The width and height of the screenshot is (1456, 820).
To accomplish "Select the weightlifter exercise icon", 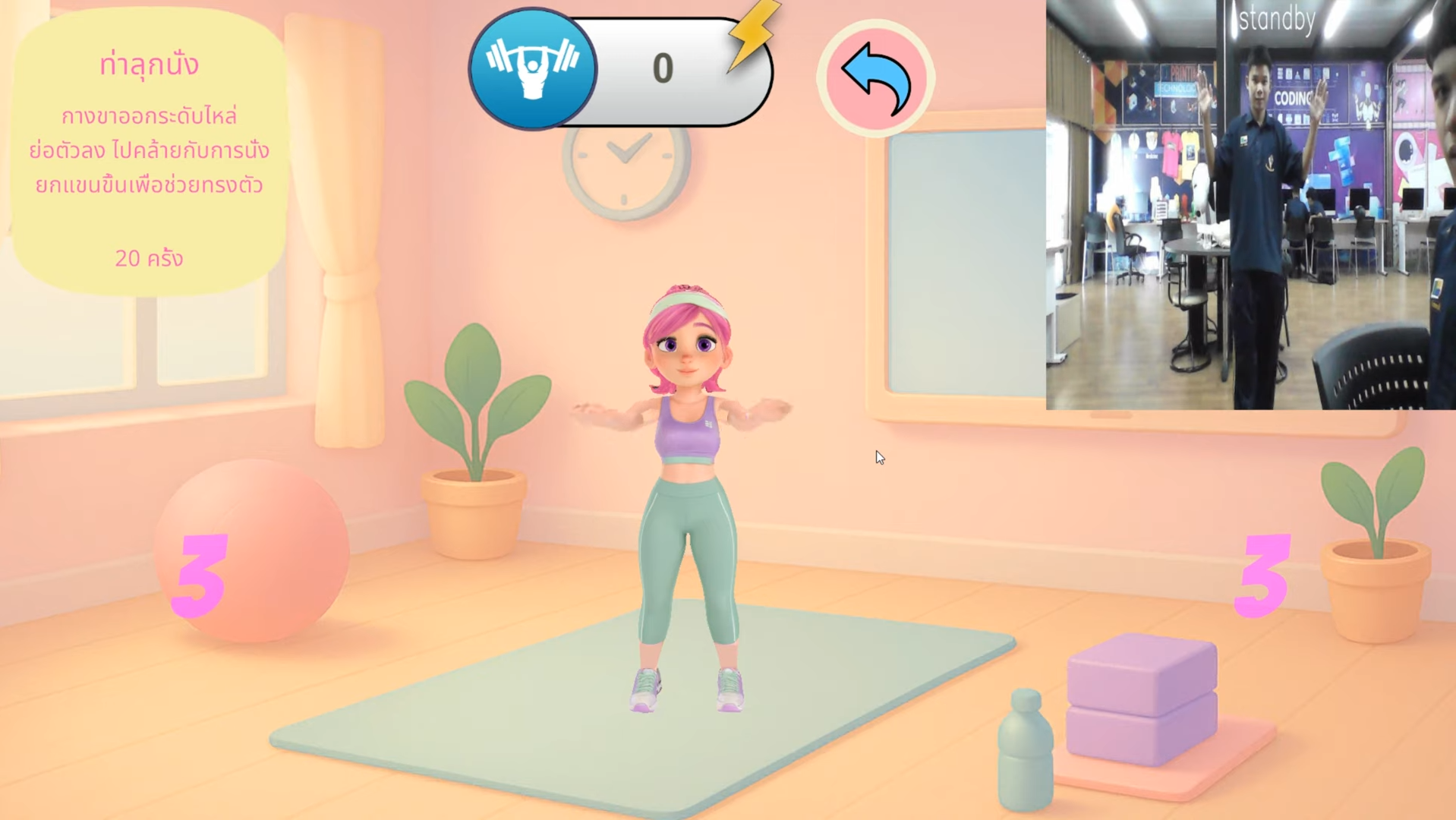I will pyautogui.click(x=533, y=69).
